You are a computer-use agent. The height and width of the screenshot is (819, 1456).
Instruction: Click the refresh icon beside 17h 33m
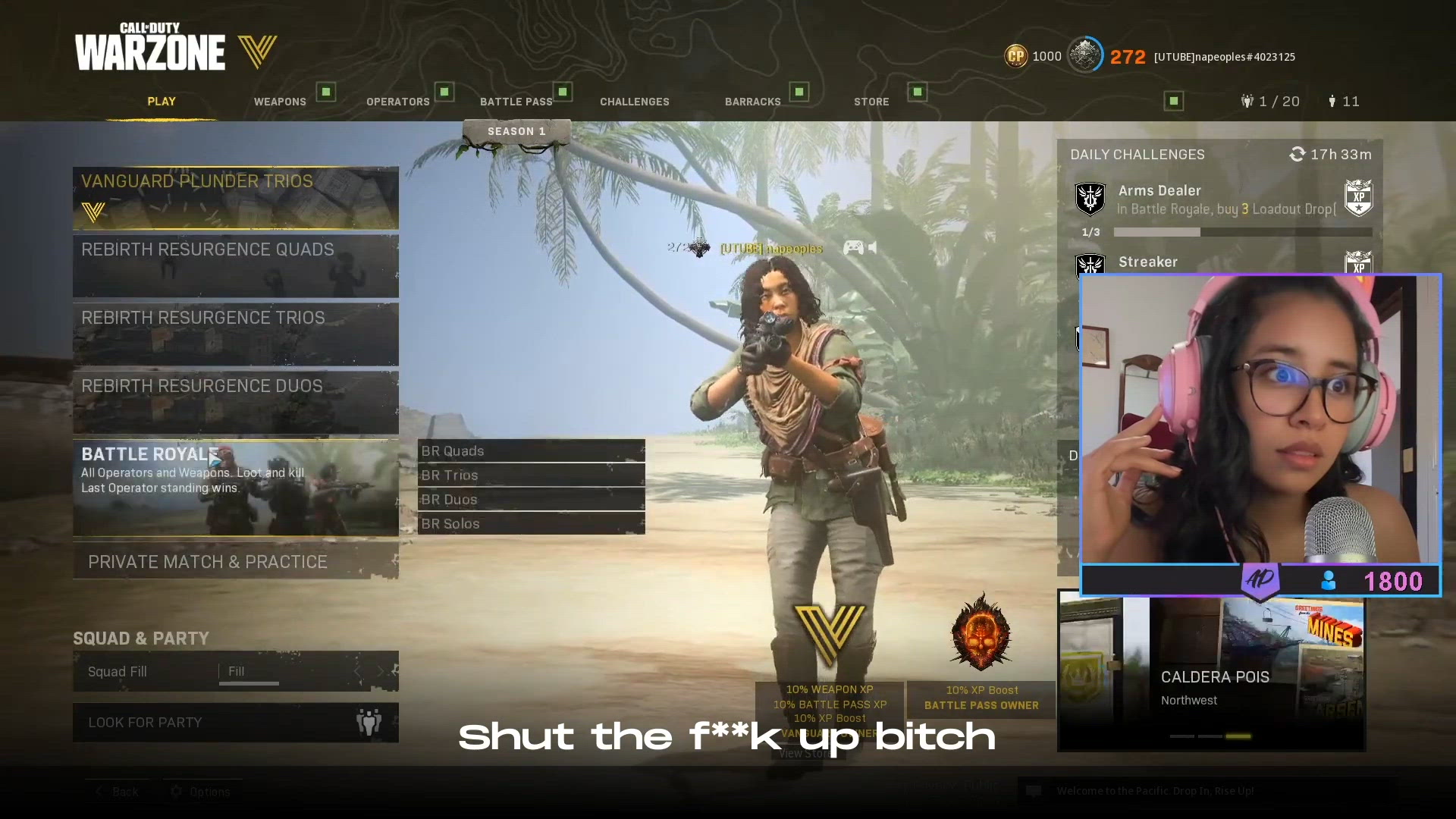1297,154
